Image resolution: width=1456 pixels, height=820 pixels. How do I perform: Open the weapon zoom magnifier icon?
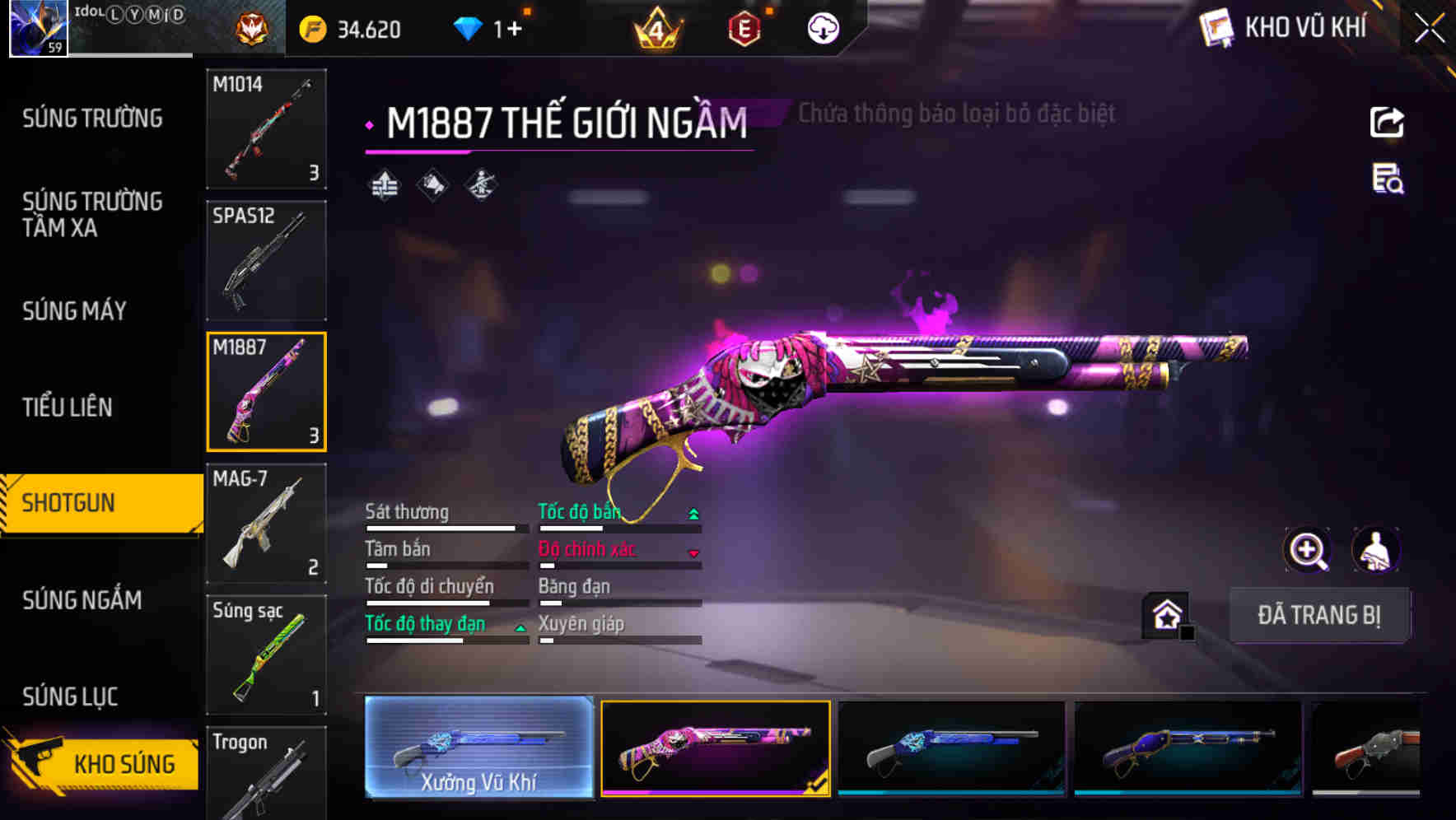tap(1308, 550)
